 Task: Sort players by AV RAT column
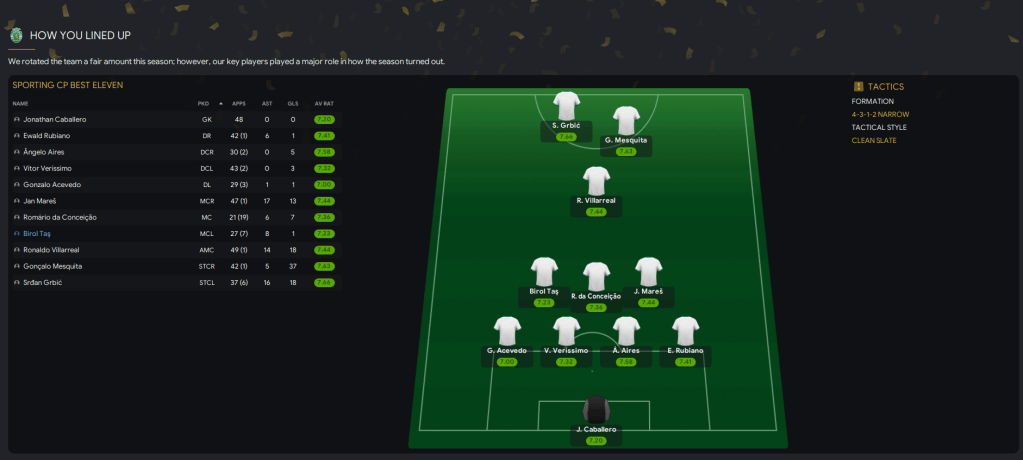pos(320,103)
